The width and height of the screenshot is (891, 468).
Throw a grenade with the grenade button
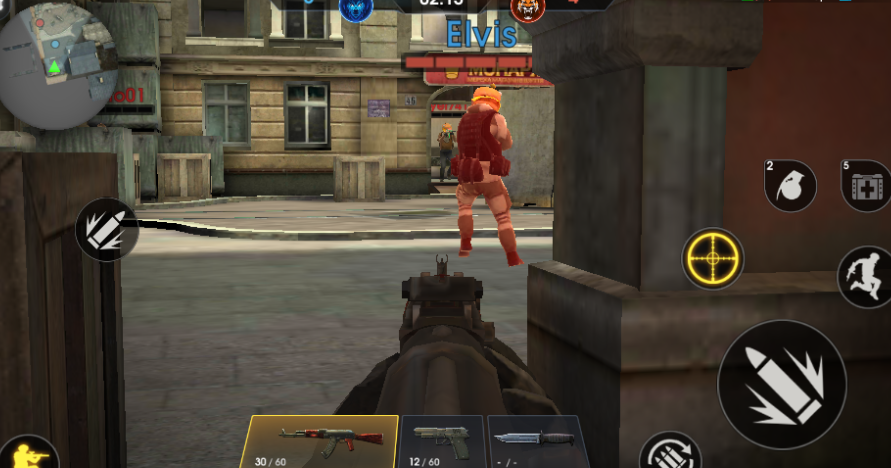point(790,186)
